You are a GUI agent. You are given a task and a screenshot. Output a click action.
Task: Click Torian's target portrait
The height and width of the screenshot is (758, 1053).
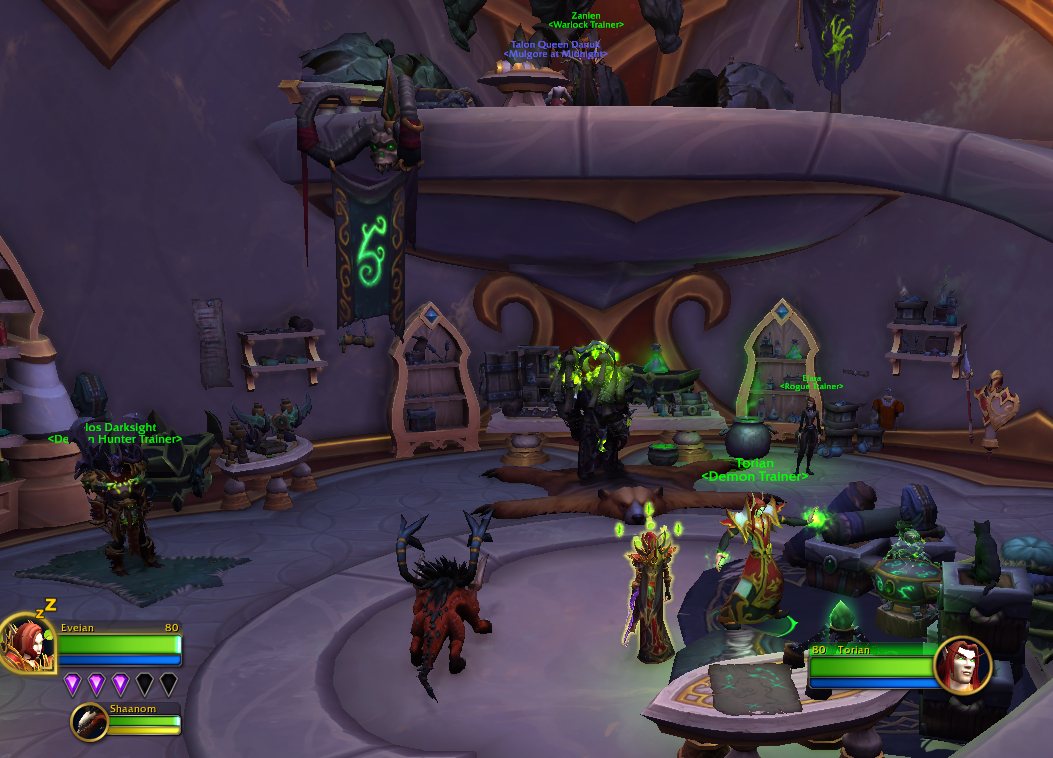pyautogui.click(x=962, y=665)
